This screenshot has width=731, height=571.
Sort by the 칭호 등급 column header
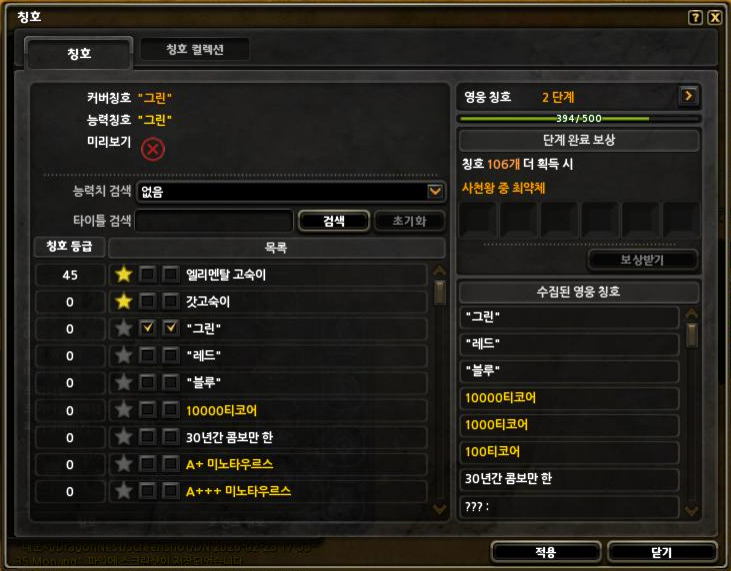coord(69,247)
